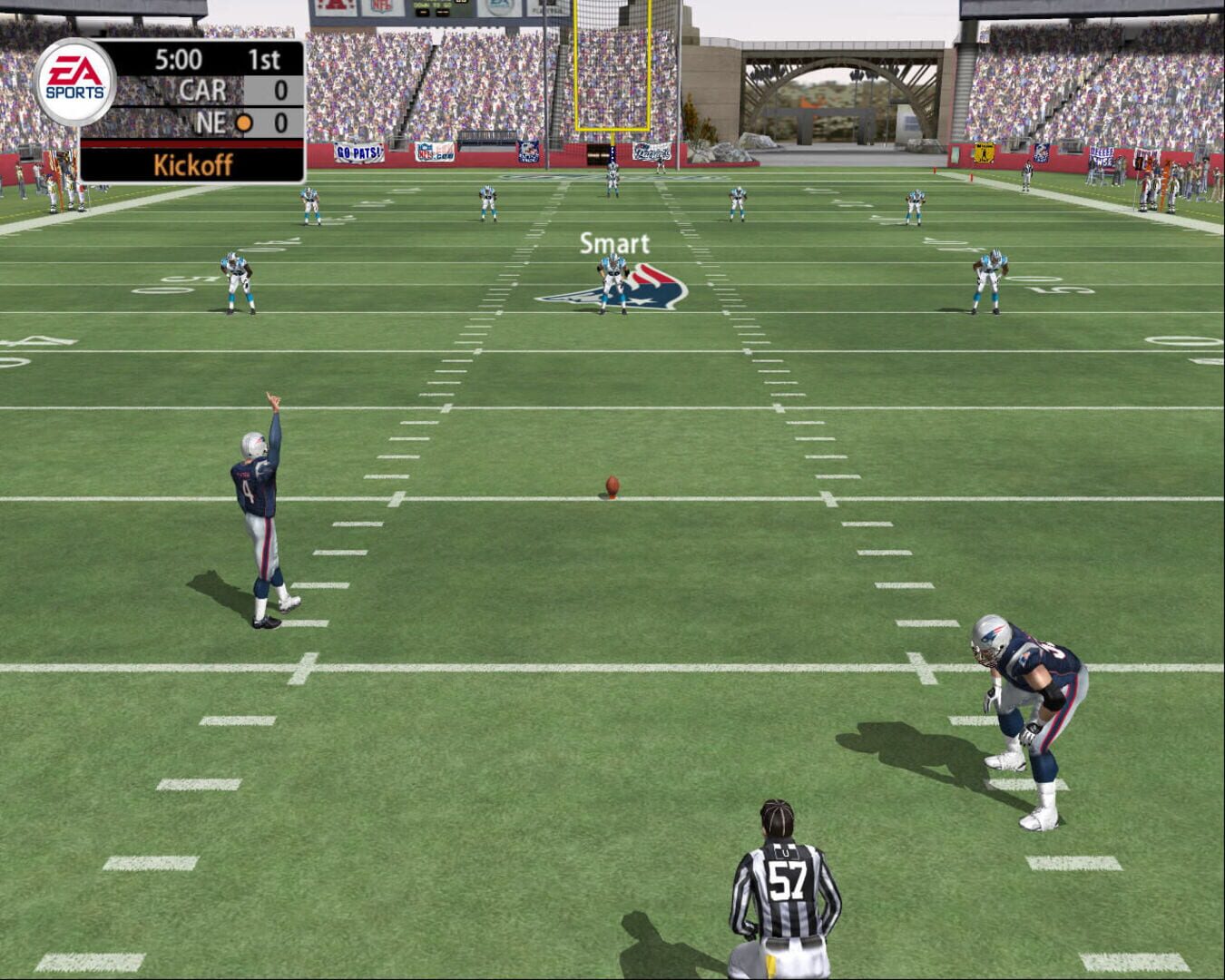
Task: Select the NFL.com banner on the railing
Action: [x=434, y=152]
